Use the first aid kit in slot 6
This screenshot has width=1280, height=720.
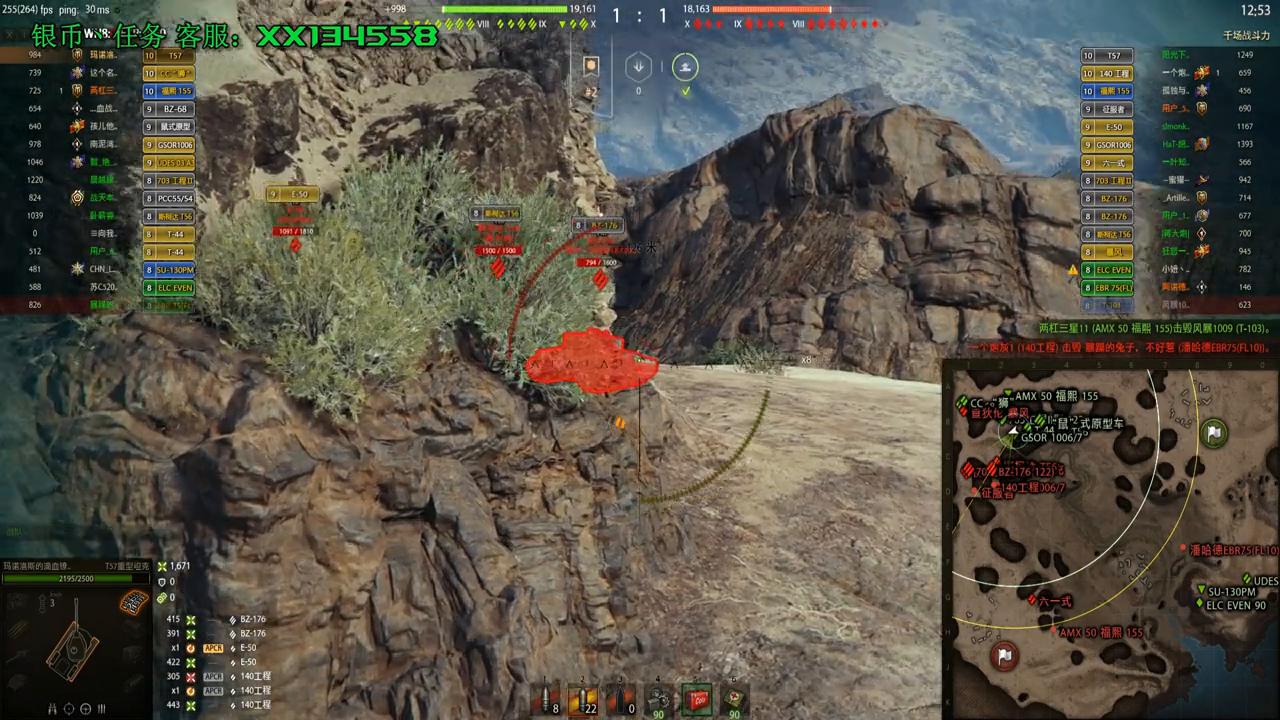click(x=733, y=700)
